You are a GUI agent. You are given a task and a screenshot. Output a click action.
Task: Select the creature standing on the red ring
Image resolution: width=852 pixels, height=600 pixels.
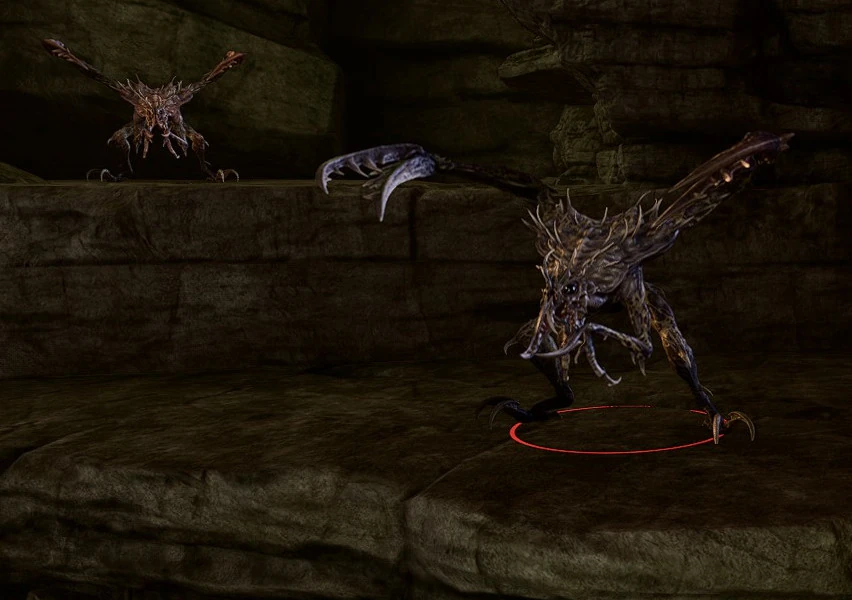point(588,290)
